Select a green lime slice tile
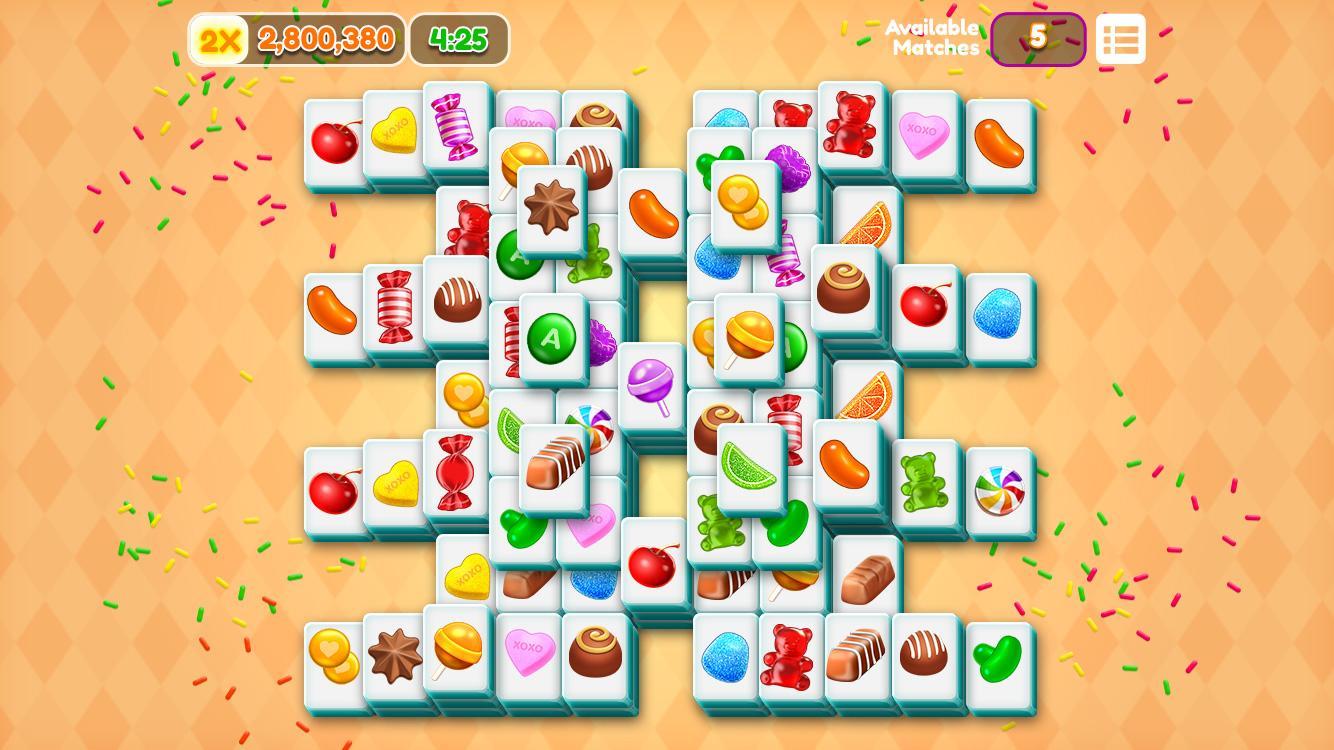This screenshot has width=1334, height=750. 748,467
